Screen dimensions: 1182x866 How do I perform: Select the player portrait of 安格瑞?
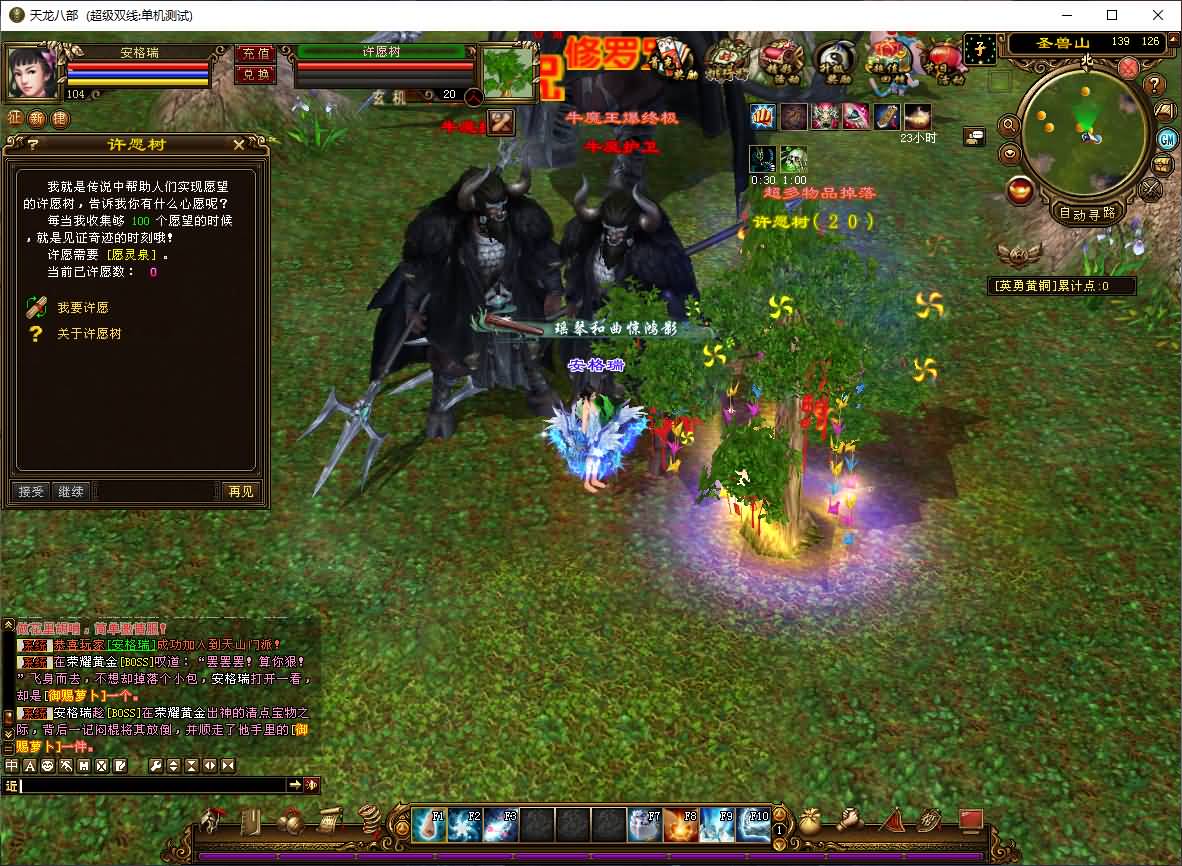(32, 70)
